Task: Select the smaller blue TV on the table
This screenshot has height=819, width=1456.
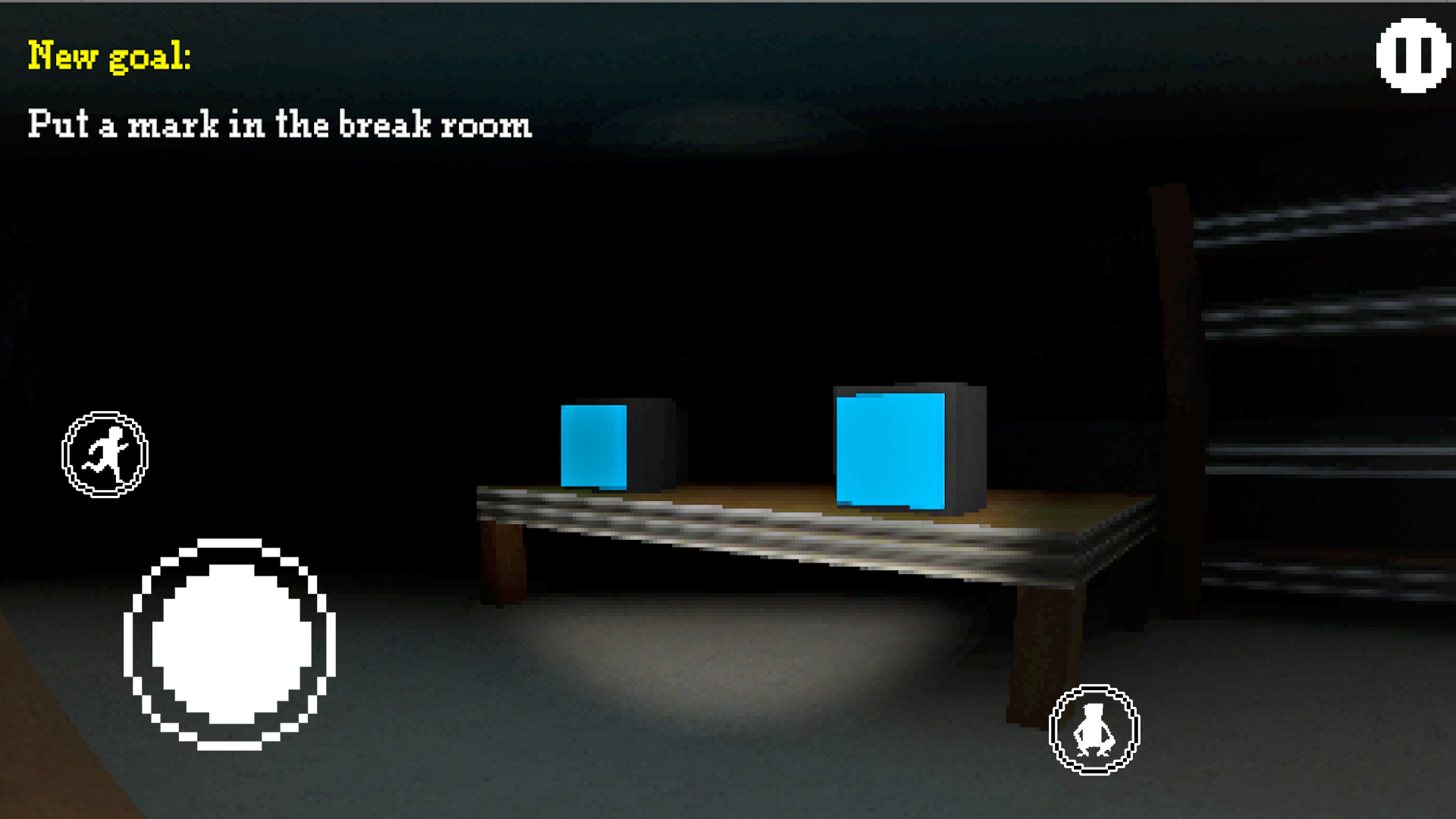Action: [x=595, y=449]
